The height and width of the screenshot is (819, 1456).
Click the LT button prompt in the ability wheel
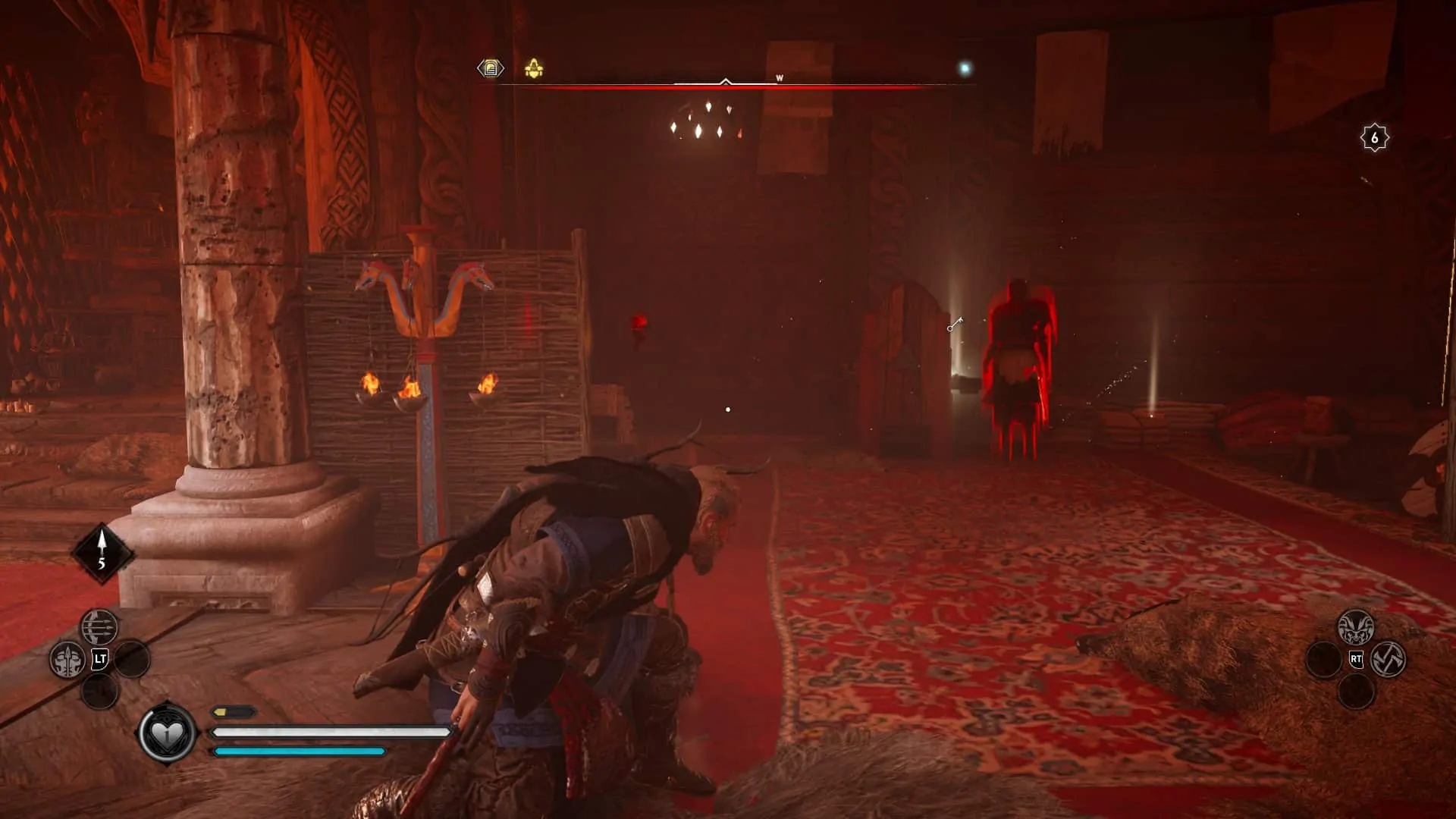(x=99, y=658)
